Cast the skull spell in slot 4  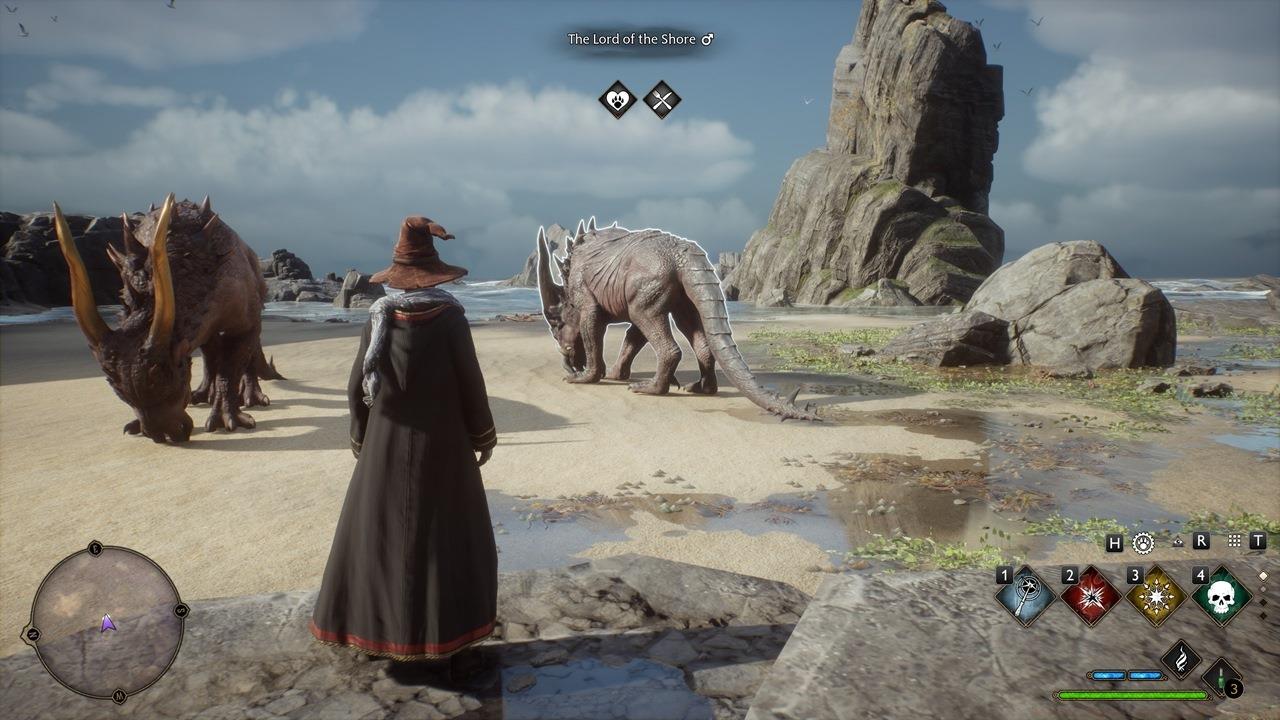(1222, 598)
